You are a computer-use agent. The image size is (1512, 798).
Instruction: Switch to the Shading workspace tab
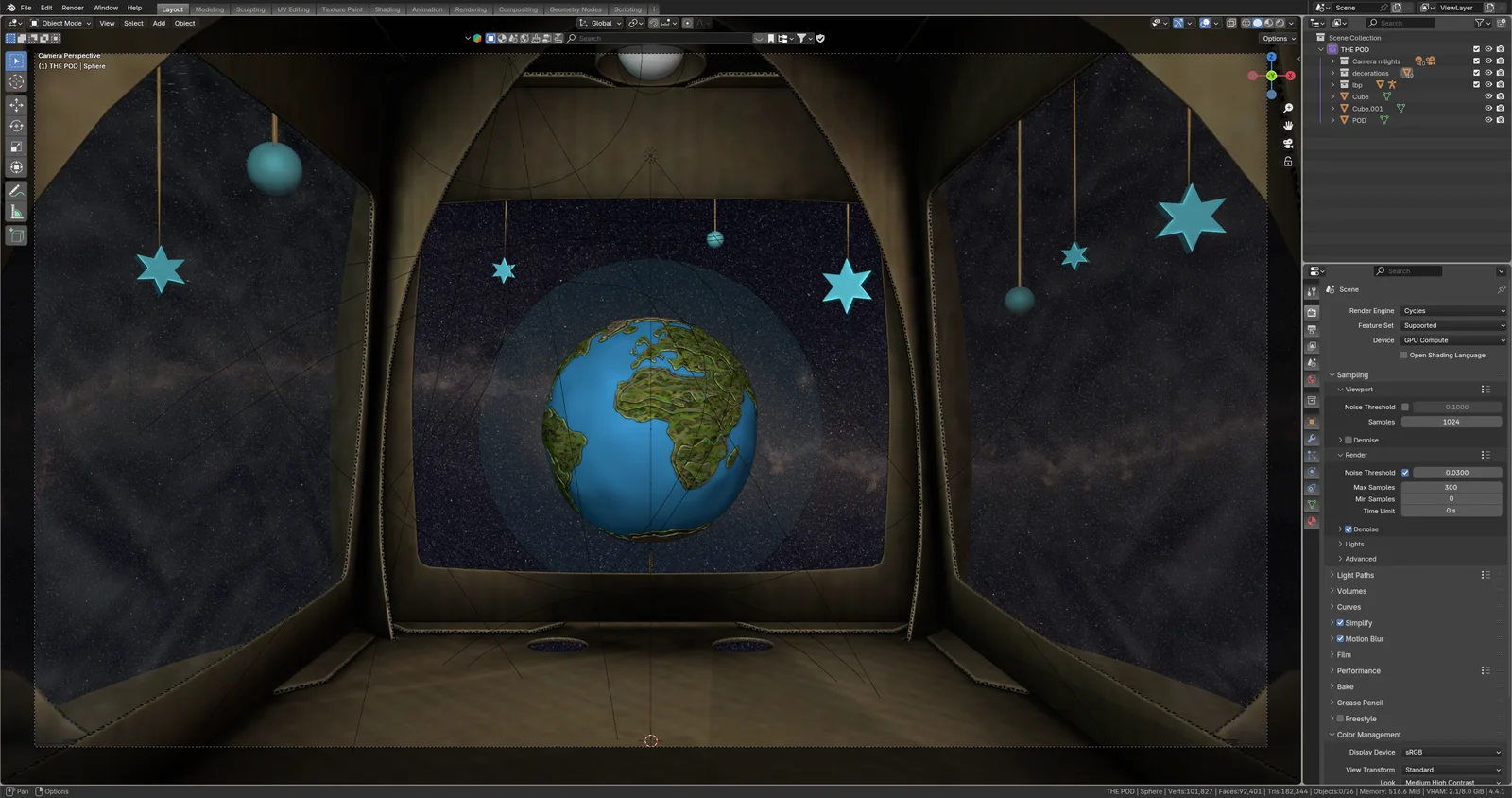click(387, 9)
